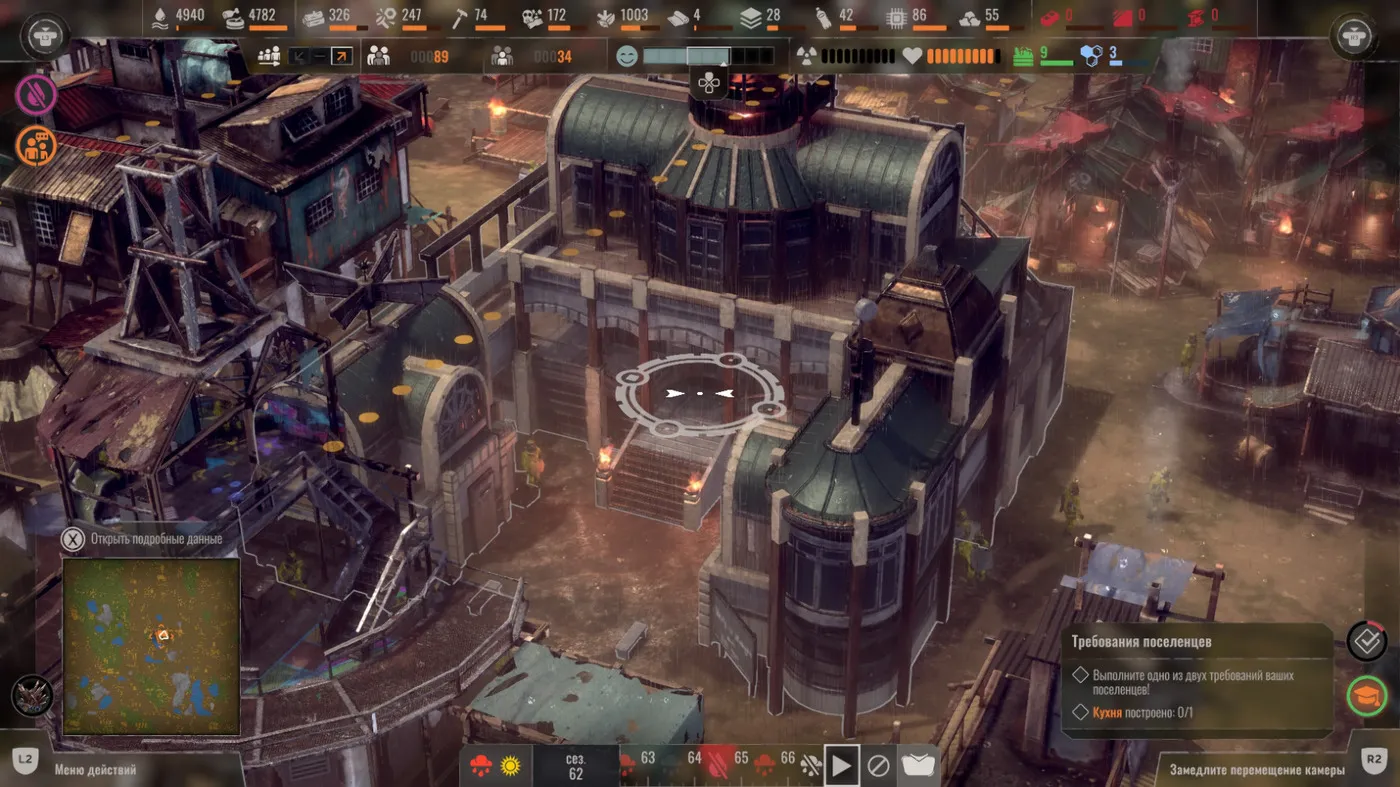The width and height of the screenshot is (1400, 787).
Task: Open the orange settlers alert icon
Action: [x=36, y=146]
